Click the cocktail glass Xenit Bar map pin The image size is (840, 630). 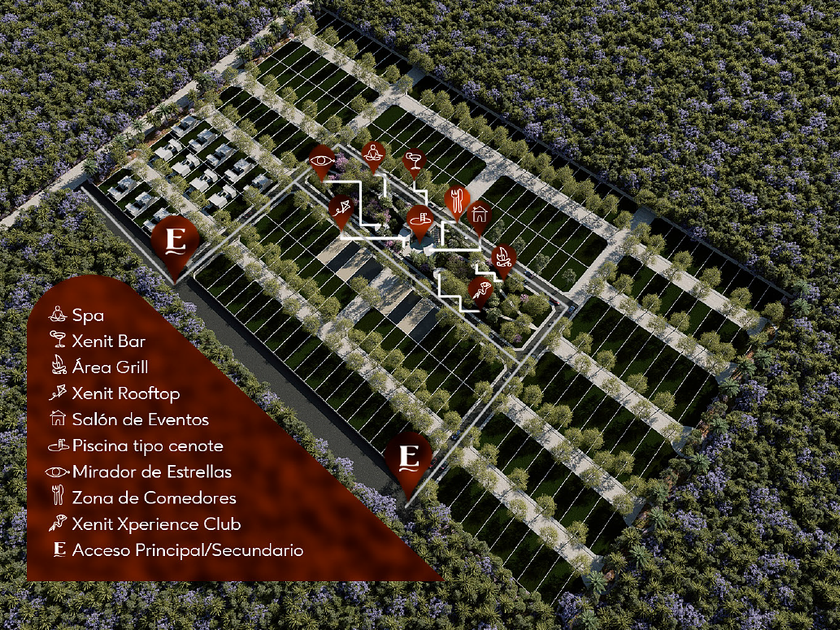pyautogui.click(x=413, y=159)
